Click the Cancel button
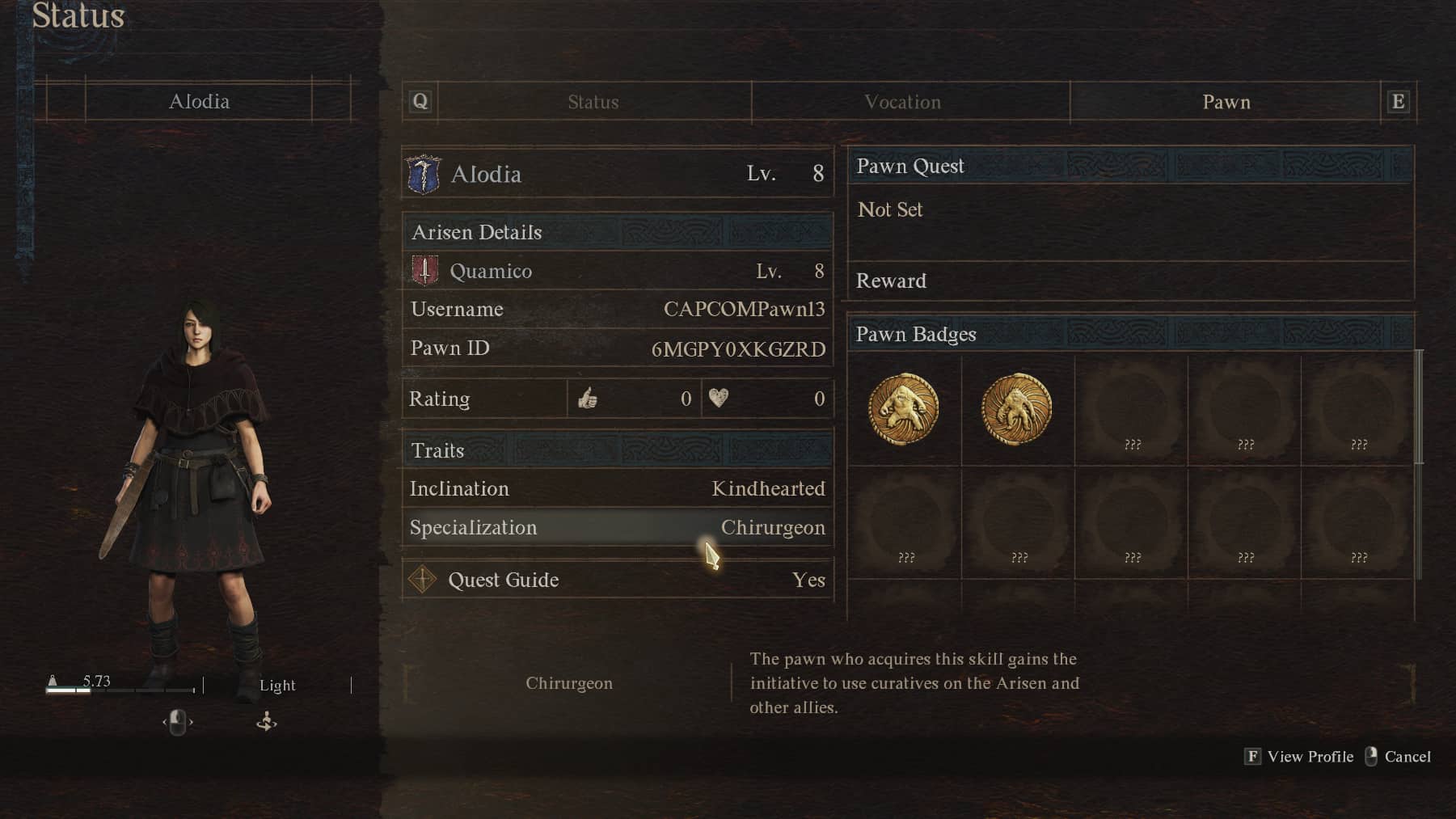Viewport: 1456px width, 819px height. pos(1407,757)
